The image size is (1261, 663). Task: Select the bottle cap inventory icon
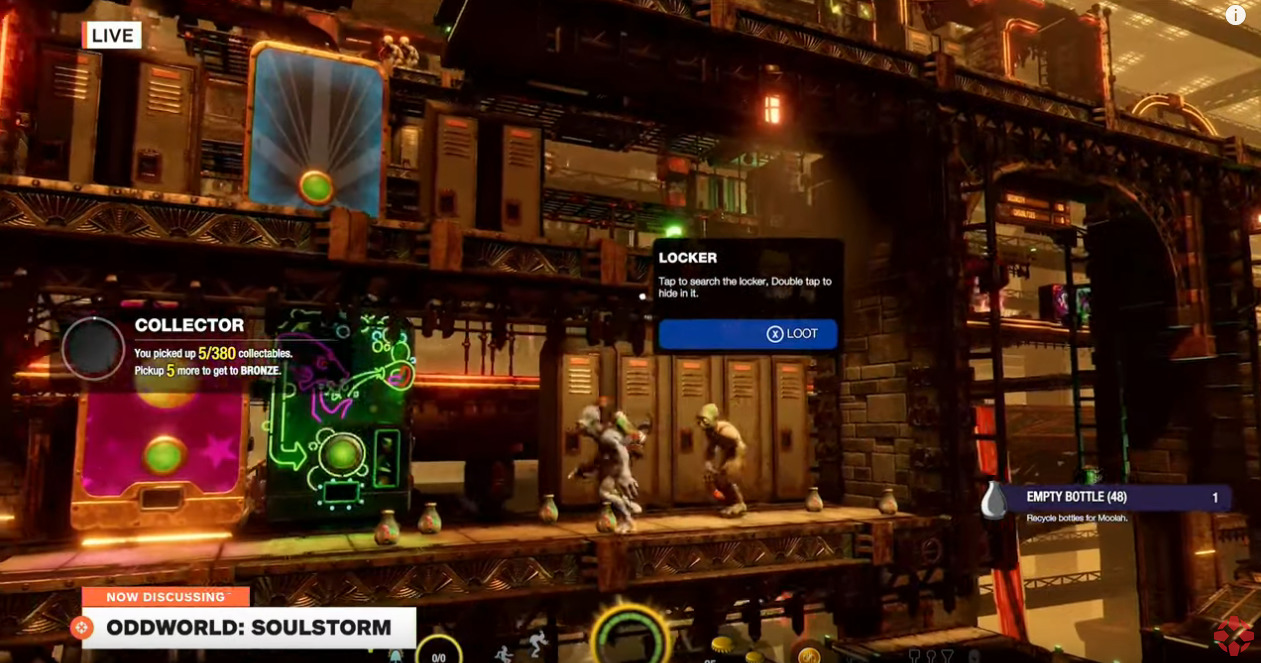tap(723, 646)
